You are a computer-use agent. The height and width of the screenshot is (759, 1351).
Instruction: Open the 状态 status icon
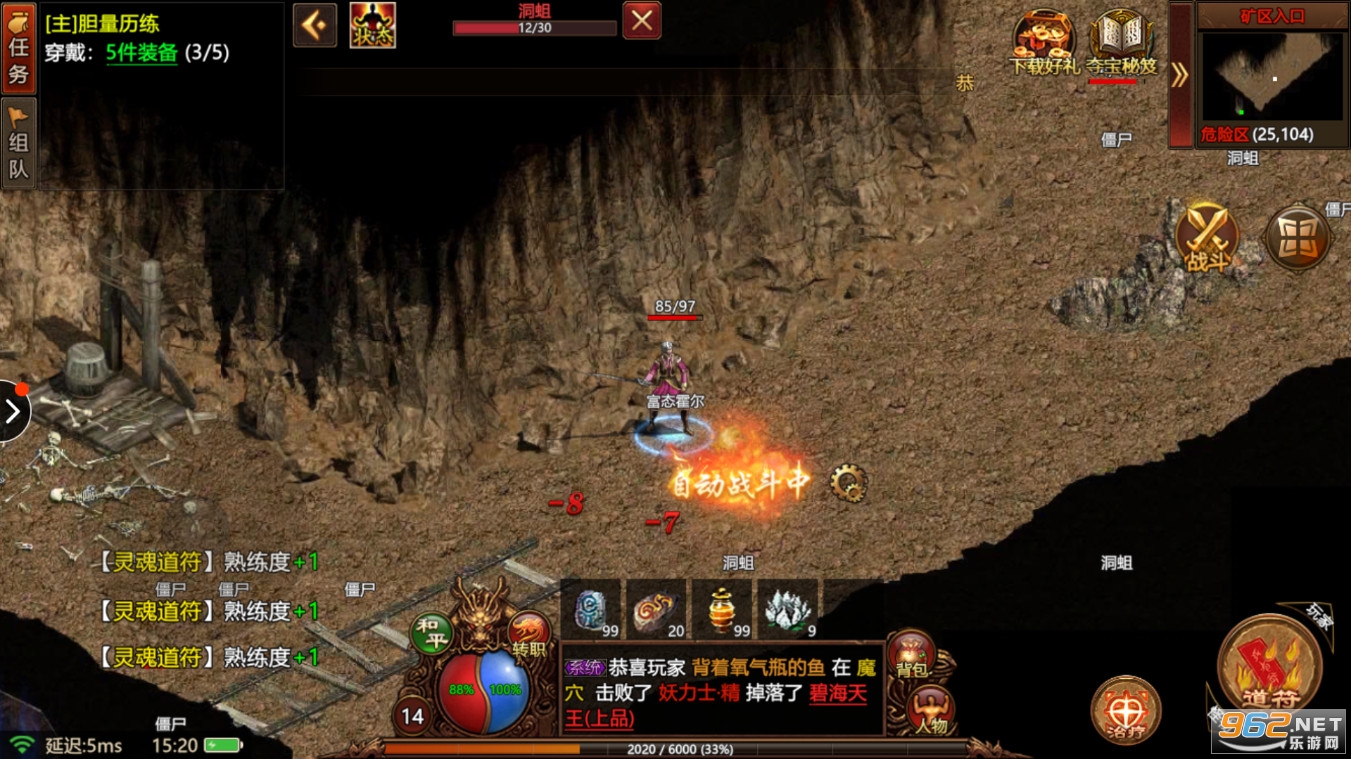(372, 25)
